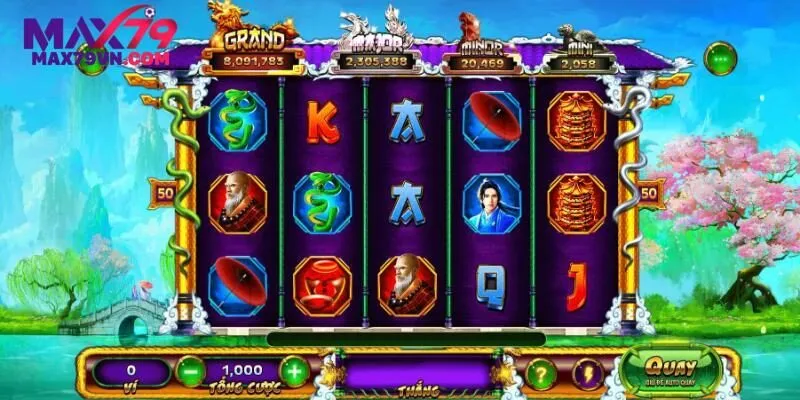Activate the lightning bolt turbo button
Screen dimensions: 800x400
(589, 373)
